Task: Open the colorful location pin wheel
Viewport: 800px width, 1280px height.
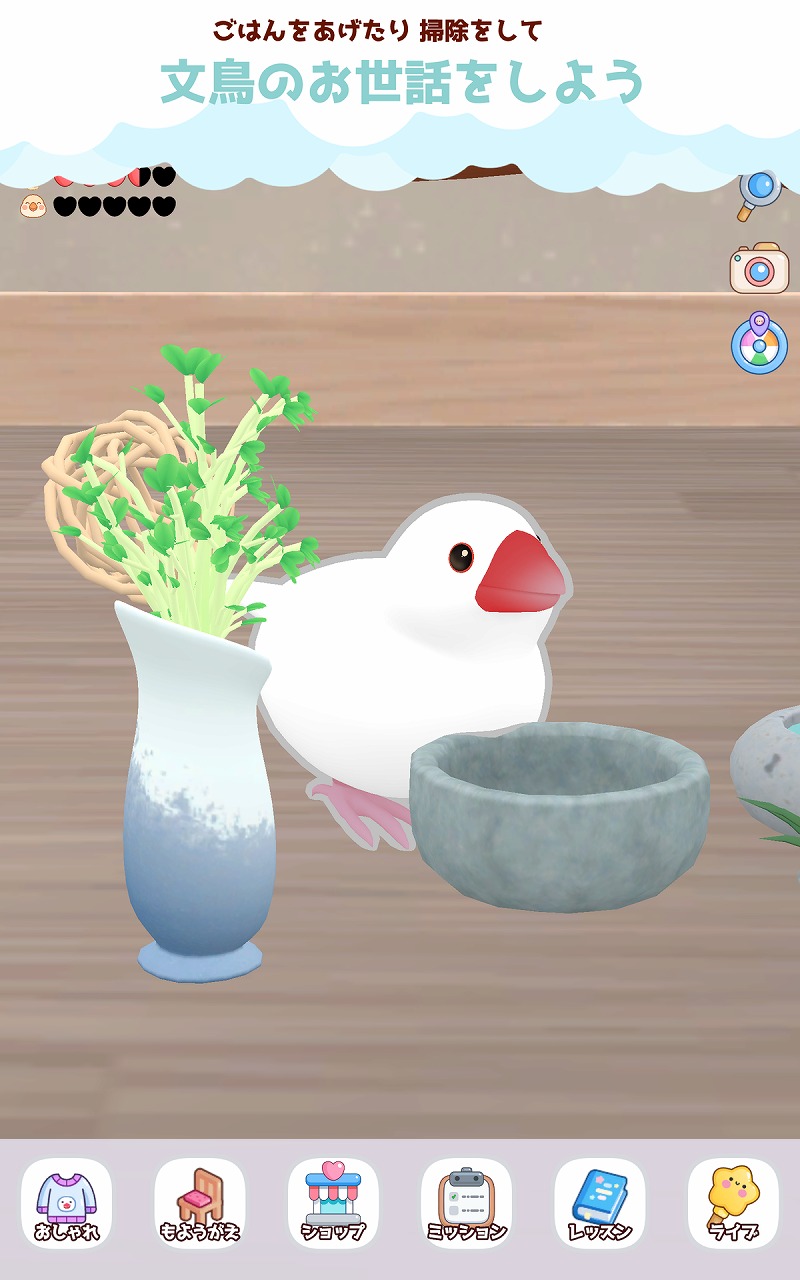Action: pos(759,344)
